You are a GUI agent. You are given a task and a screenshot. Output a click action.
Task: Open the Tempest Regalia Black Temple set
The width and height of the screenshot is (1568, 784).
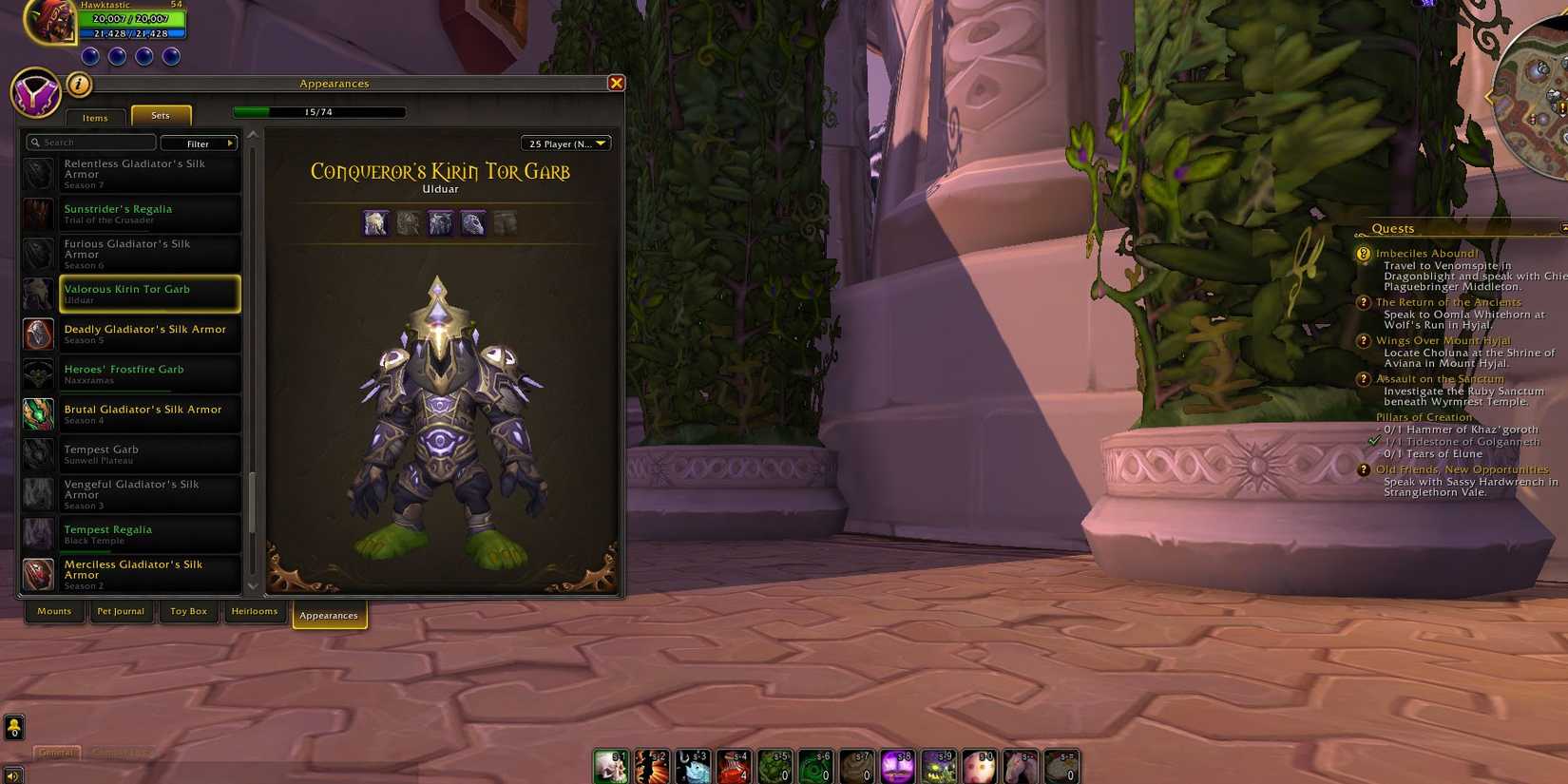click(x=149, y=533)
